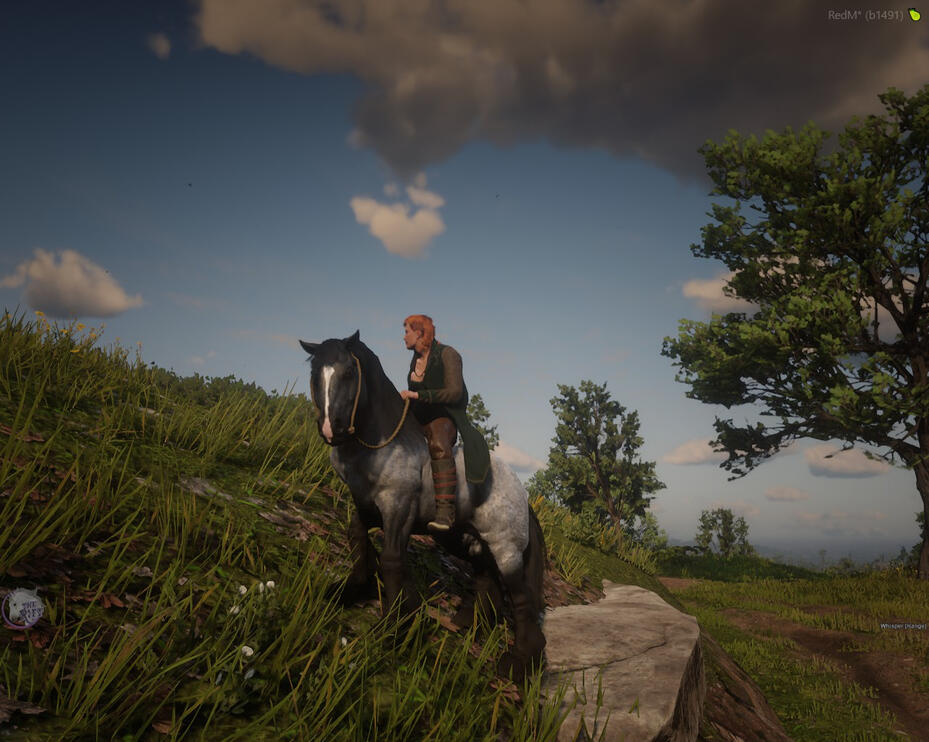Click the Whisper voice range indicator
Screen dimensions: 929x742
(902, 626)
